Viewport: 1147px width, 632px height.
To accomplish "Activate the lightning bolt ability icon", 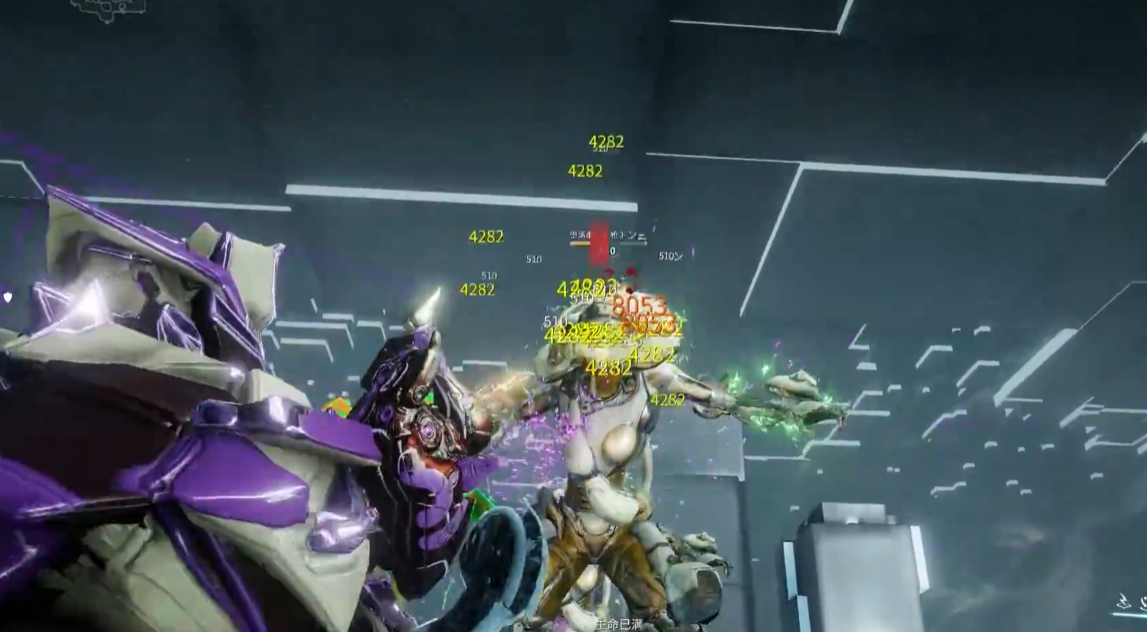I will click(1122, 601).
